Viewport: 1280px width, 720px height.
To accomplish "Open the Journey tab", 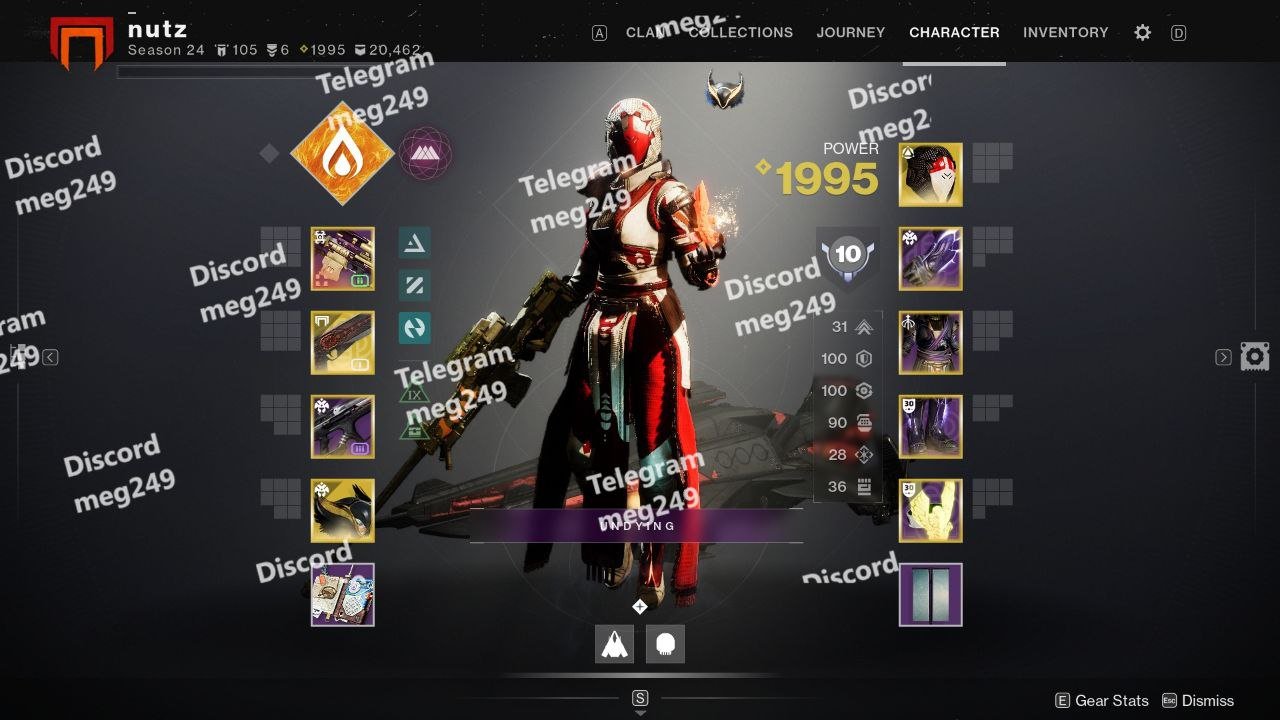I will (x=851, y=32).
